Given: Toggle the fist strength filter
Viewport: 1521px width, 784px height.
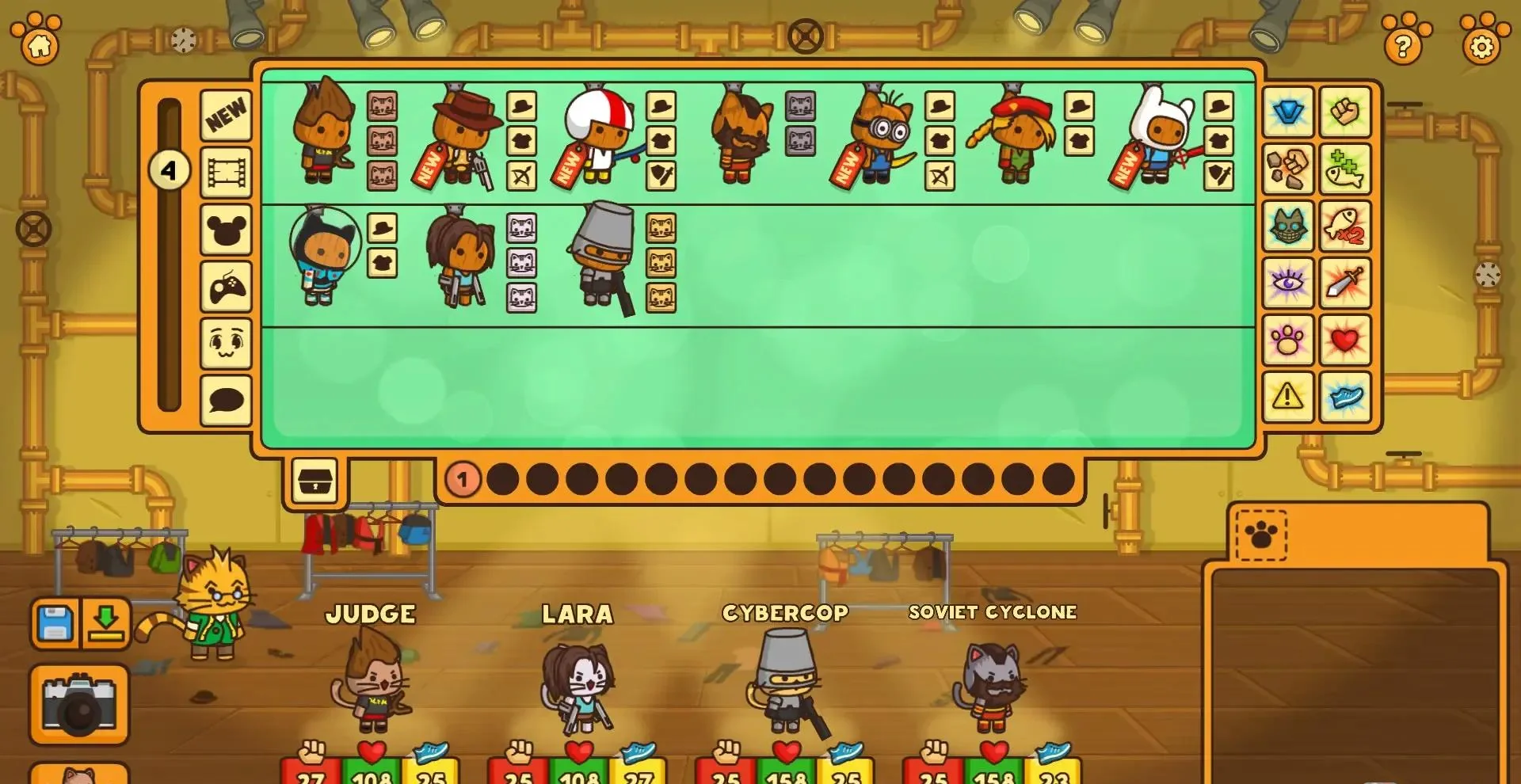Looking at the screenshot, I should coord(1347,113).
